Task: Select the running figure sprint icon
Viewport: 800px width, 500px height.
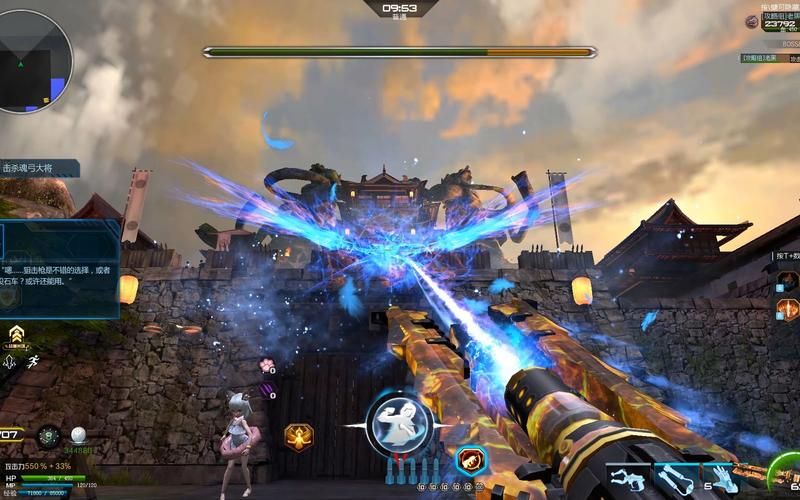Action: click(35, 361)
